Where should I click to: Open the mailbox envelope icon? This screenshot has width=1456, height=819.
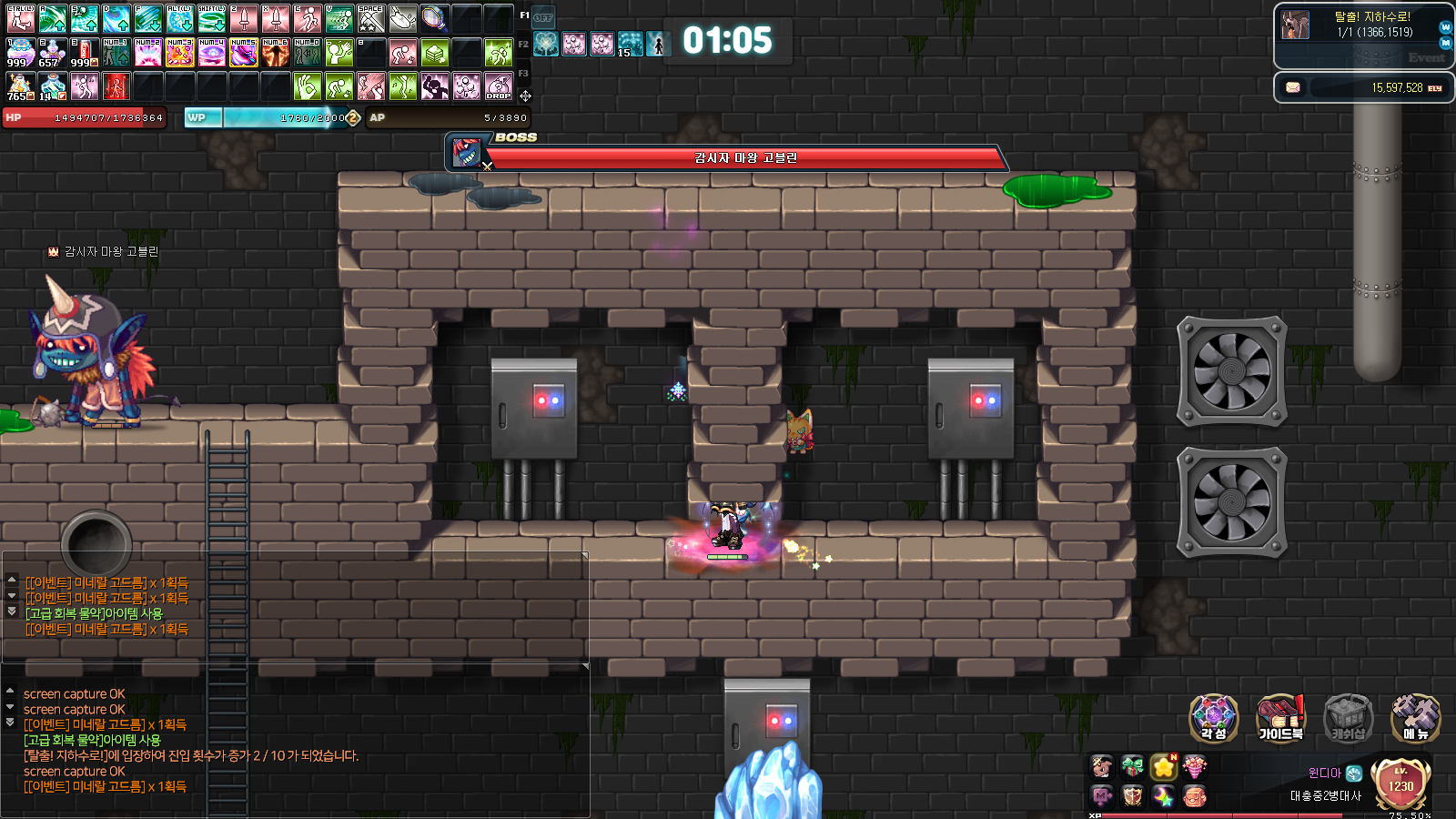1292,87
